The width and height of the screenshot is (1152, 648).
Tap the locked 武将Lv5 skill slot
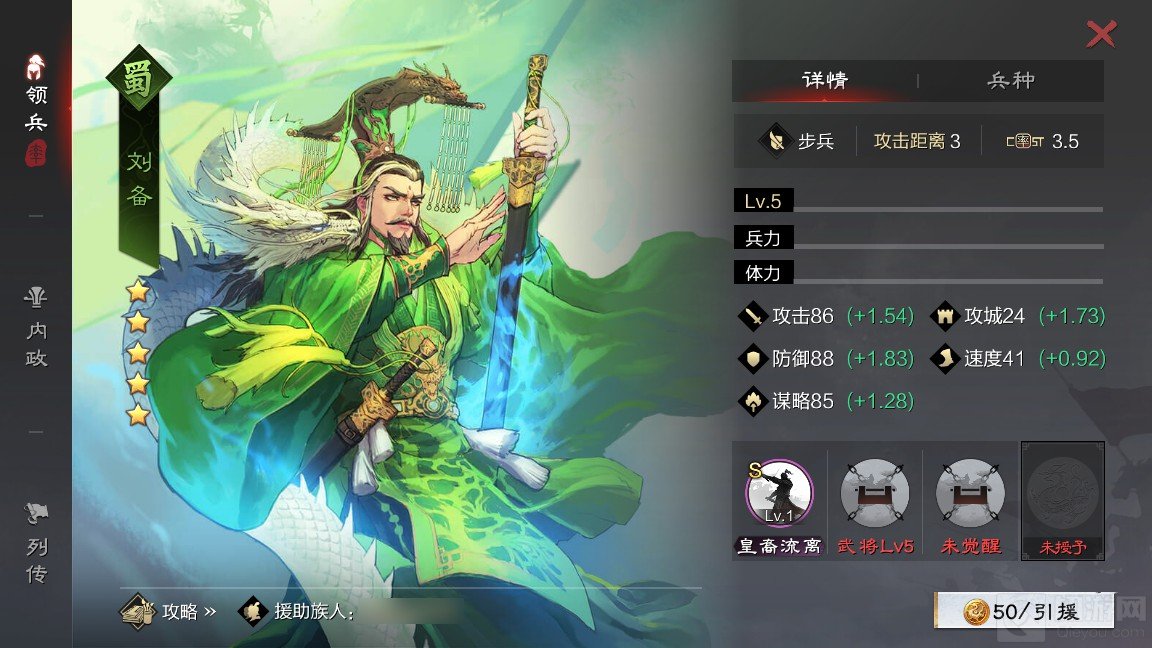pyautogui.click(x=875, y=493)
